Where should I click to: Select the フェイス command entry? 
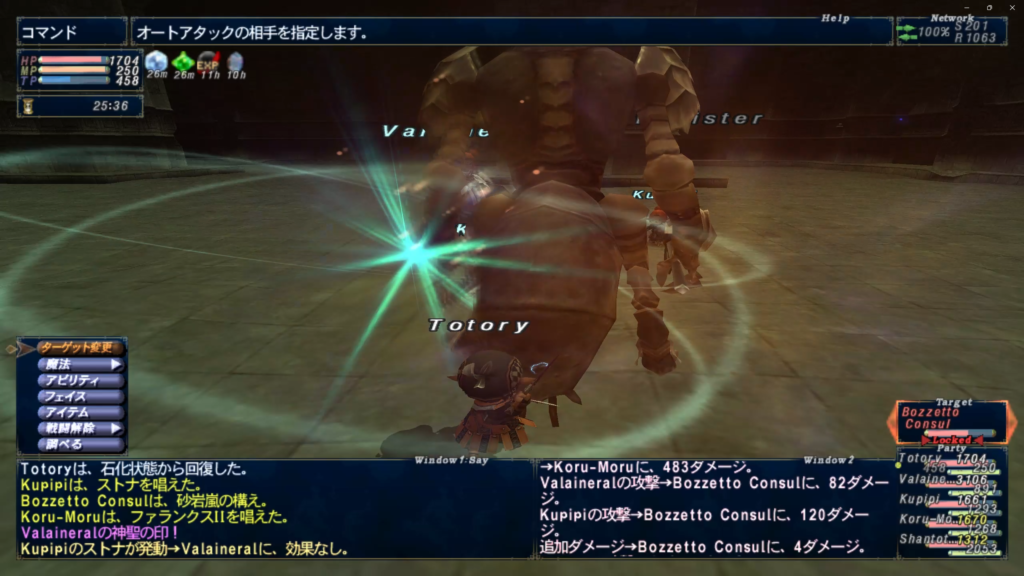pos(80,396)
